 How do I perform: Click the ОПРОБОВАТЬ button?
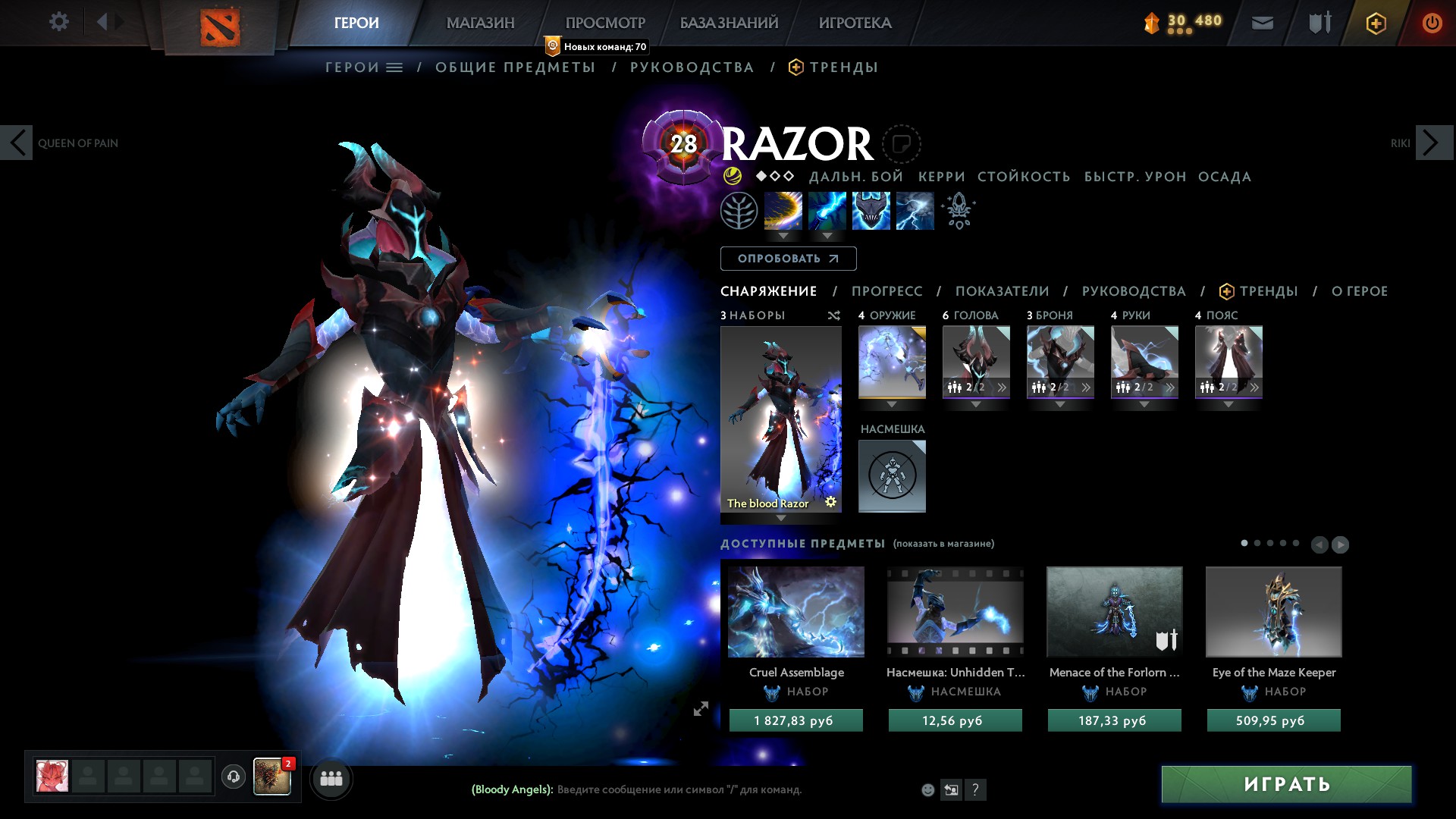[789, 259]
